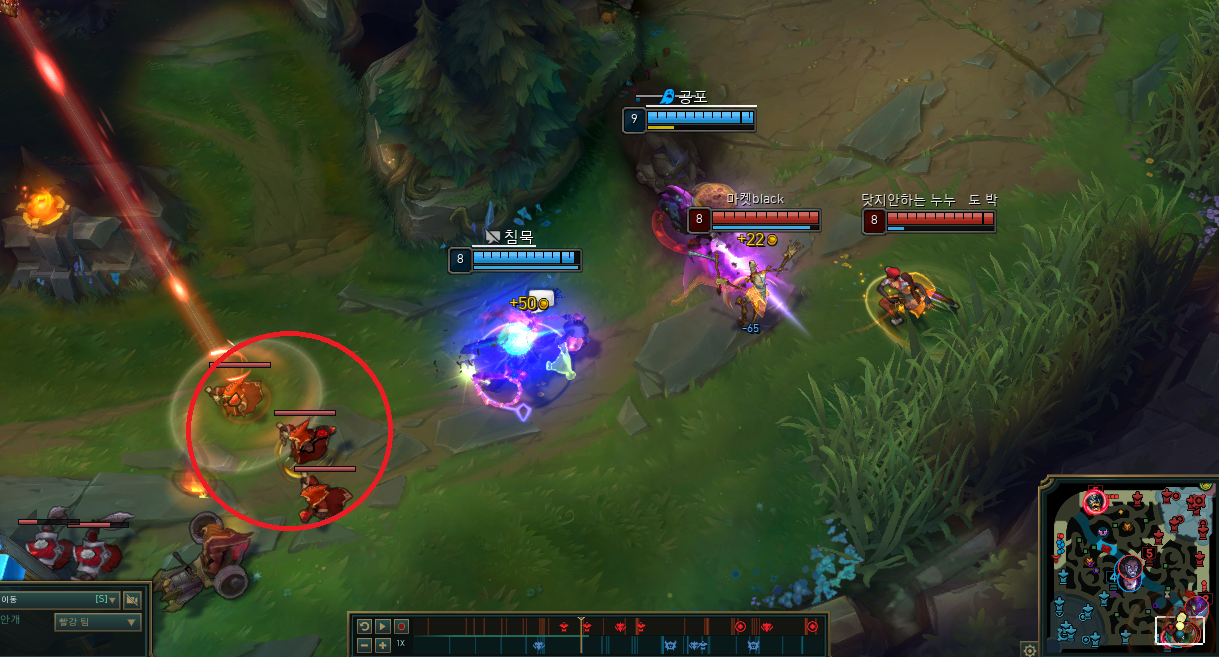Open the 빨강 팀 fog of war dropdown

click(x=97, y=622)
